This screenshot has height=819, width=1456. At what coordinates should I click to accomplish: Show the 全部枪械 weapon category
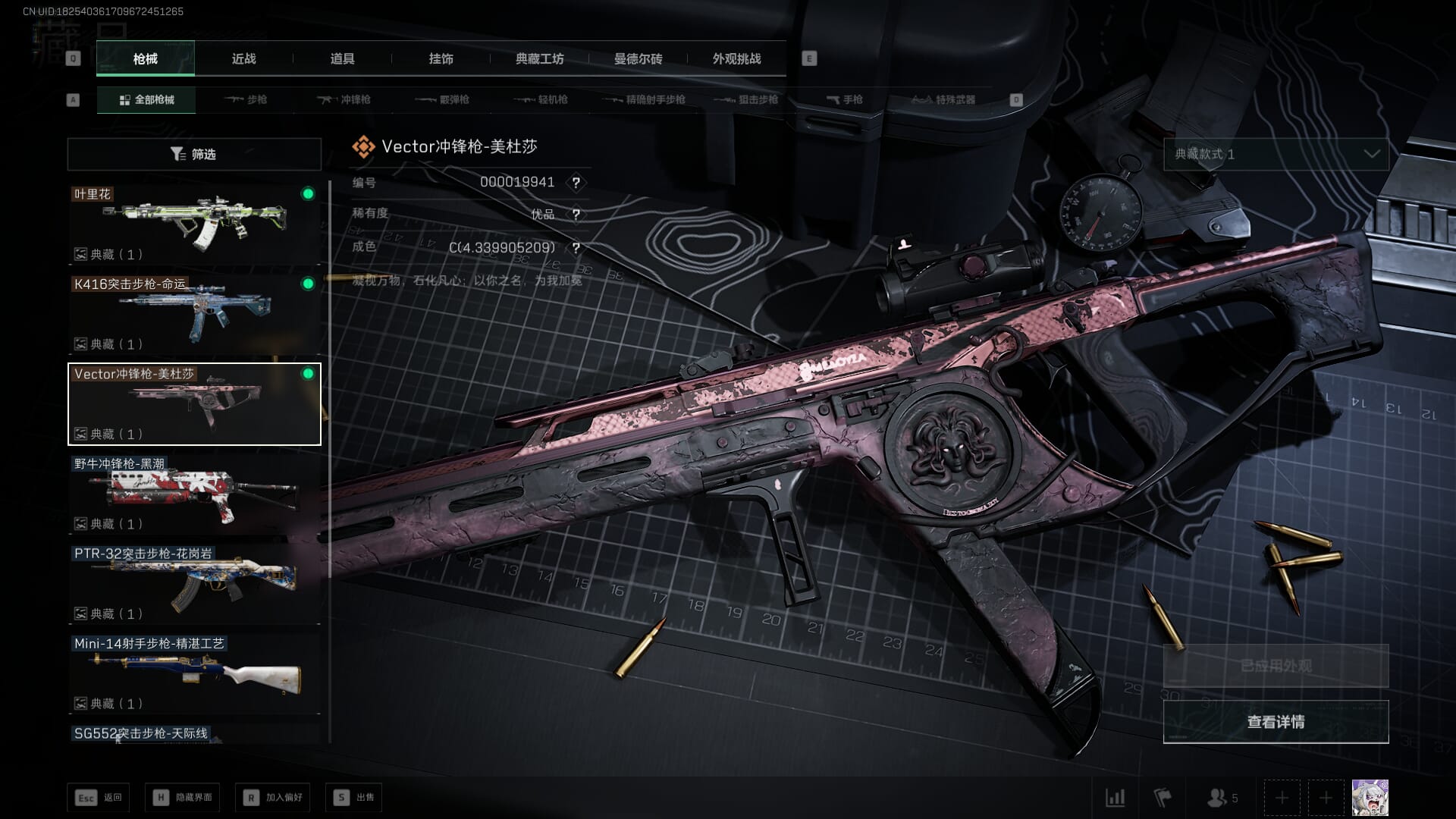(x=146, y=100)
